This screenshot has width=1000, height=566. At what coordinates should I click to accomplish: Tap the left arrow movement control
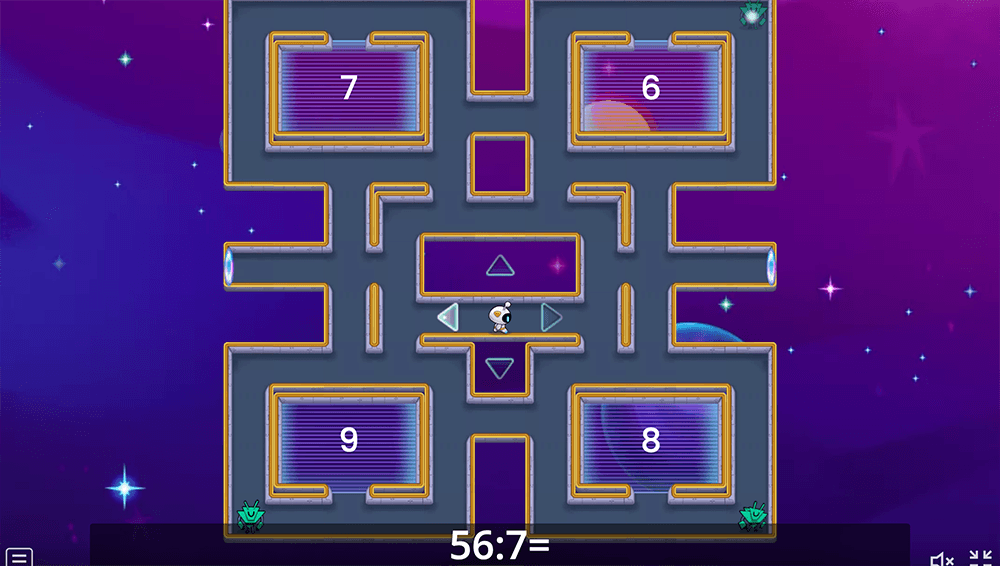tap(448, 317)
